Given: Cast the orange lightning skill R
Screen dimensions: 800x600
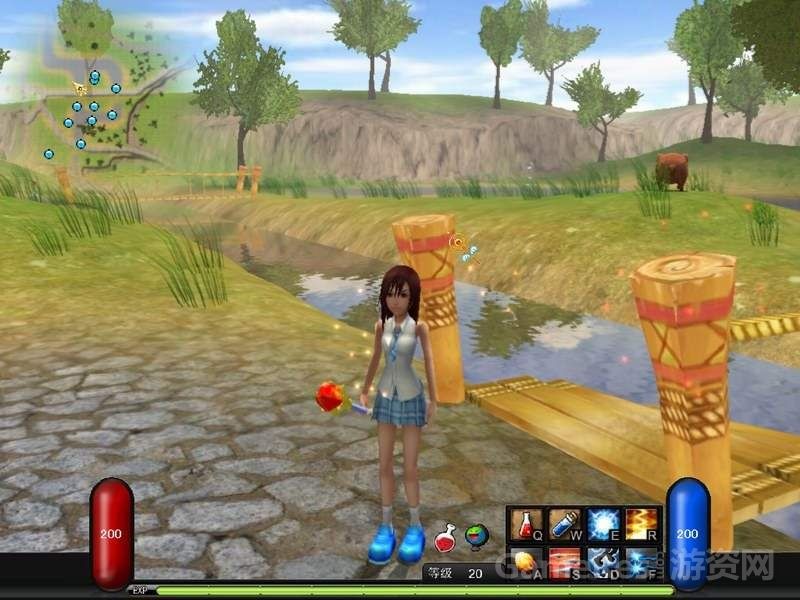Looking at the screenshot, I should point(641,524).
